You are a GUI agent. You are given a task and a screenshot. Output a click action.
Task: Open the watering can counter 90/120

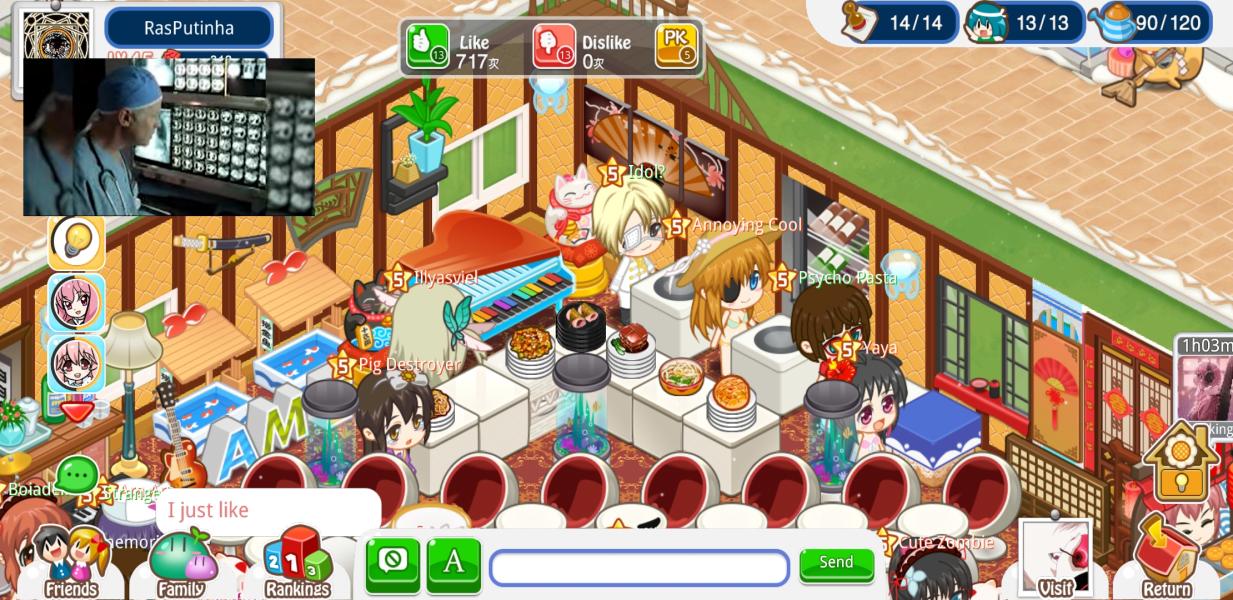click(x=1152, y=22)
